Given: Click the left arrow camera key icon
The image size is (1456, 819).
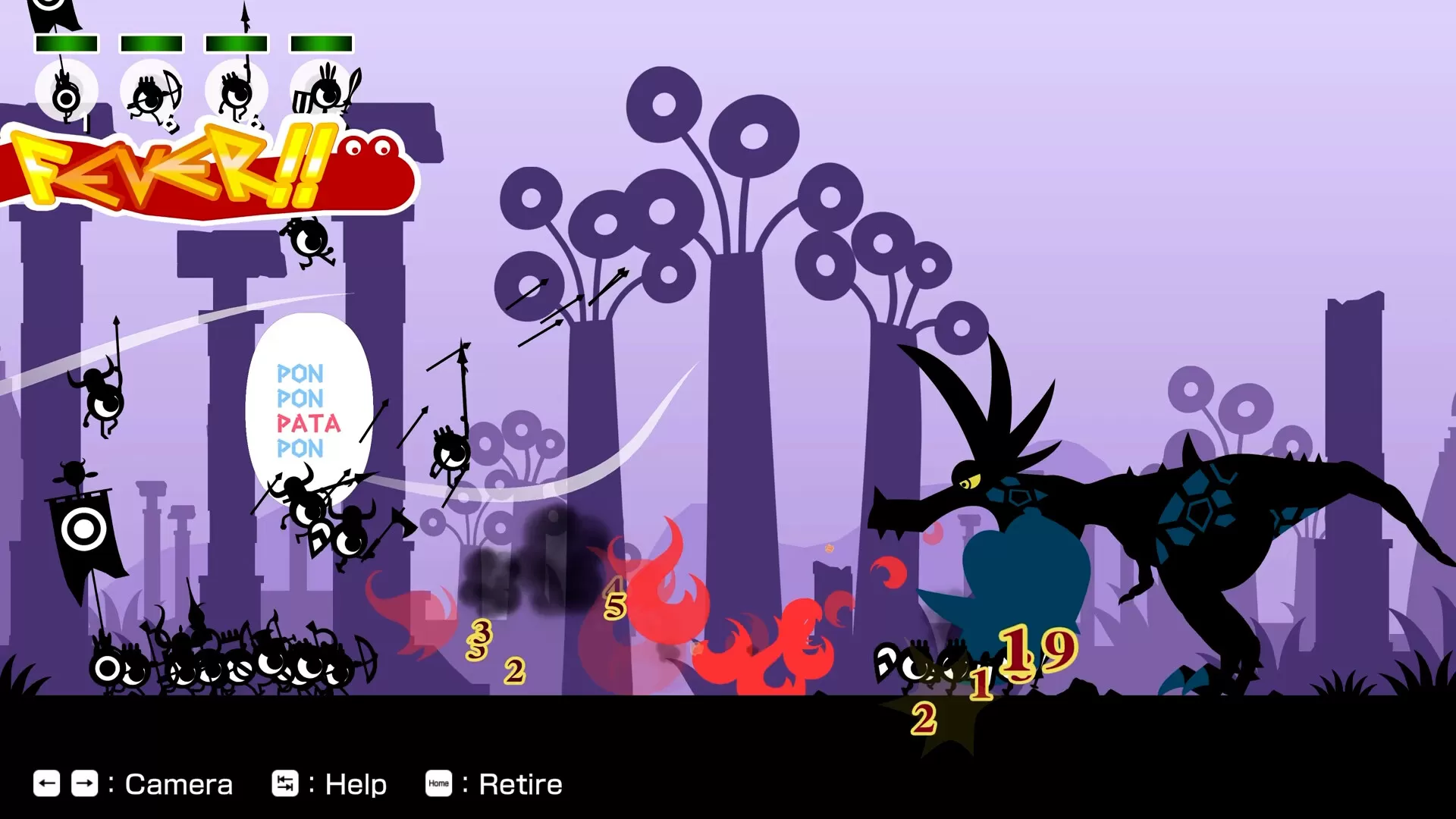Looking at the screenshot, I should [x=47, y=783].
